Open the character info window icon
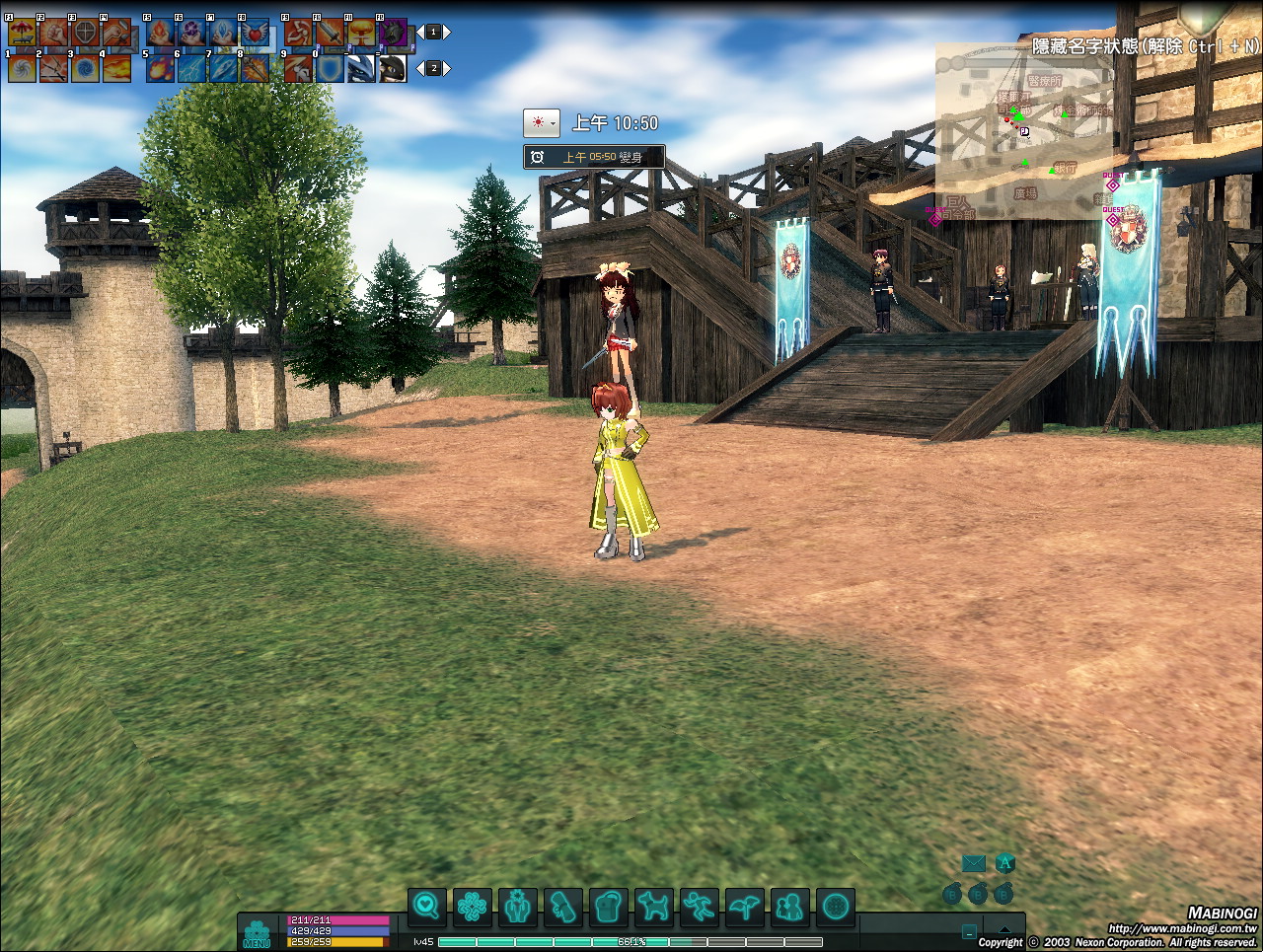This screenshot has height=952, width=1263. coord(517,906)
